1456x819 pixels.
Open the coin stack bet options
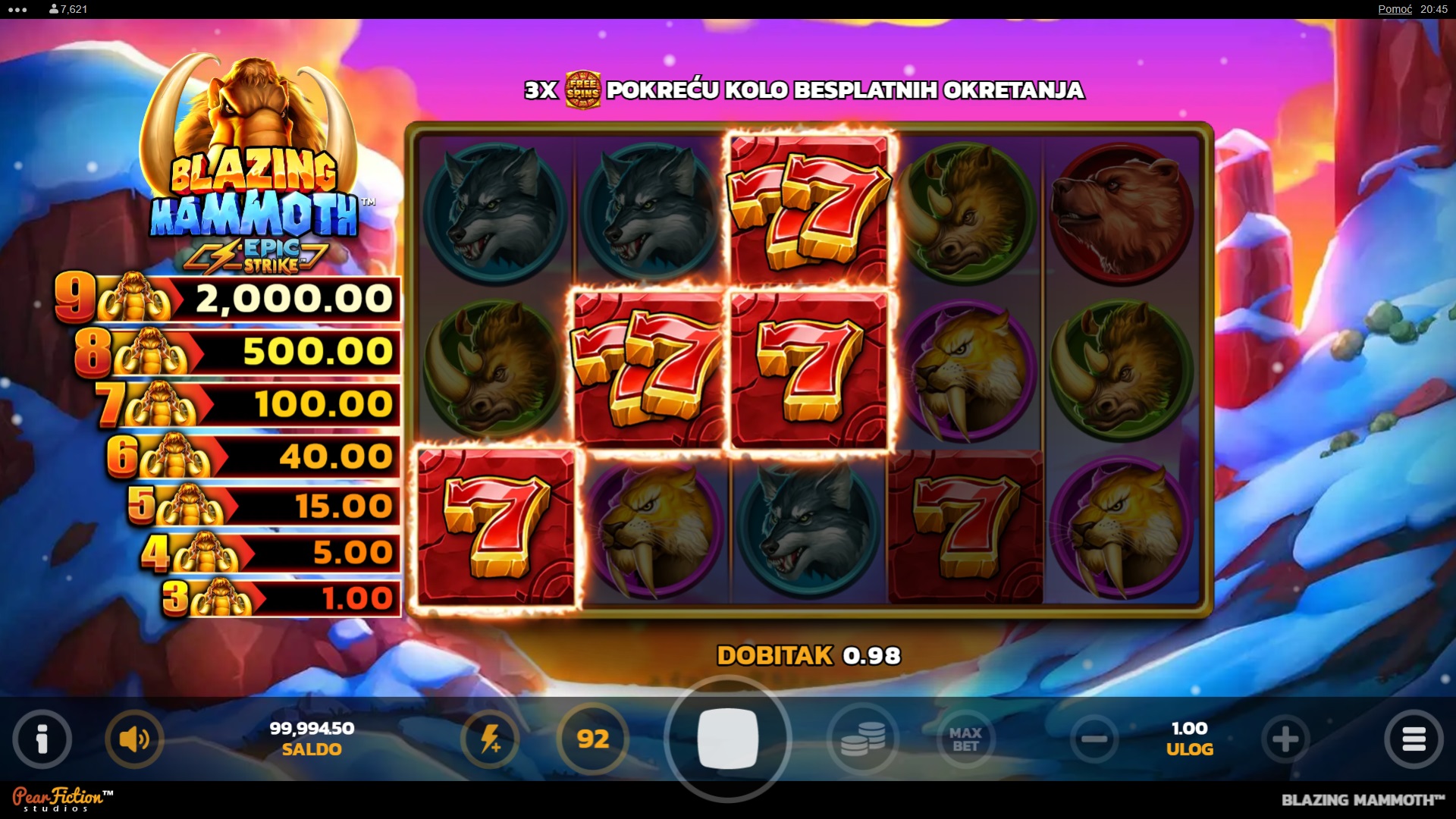point(863,739)
